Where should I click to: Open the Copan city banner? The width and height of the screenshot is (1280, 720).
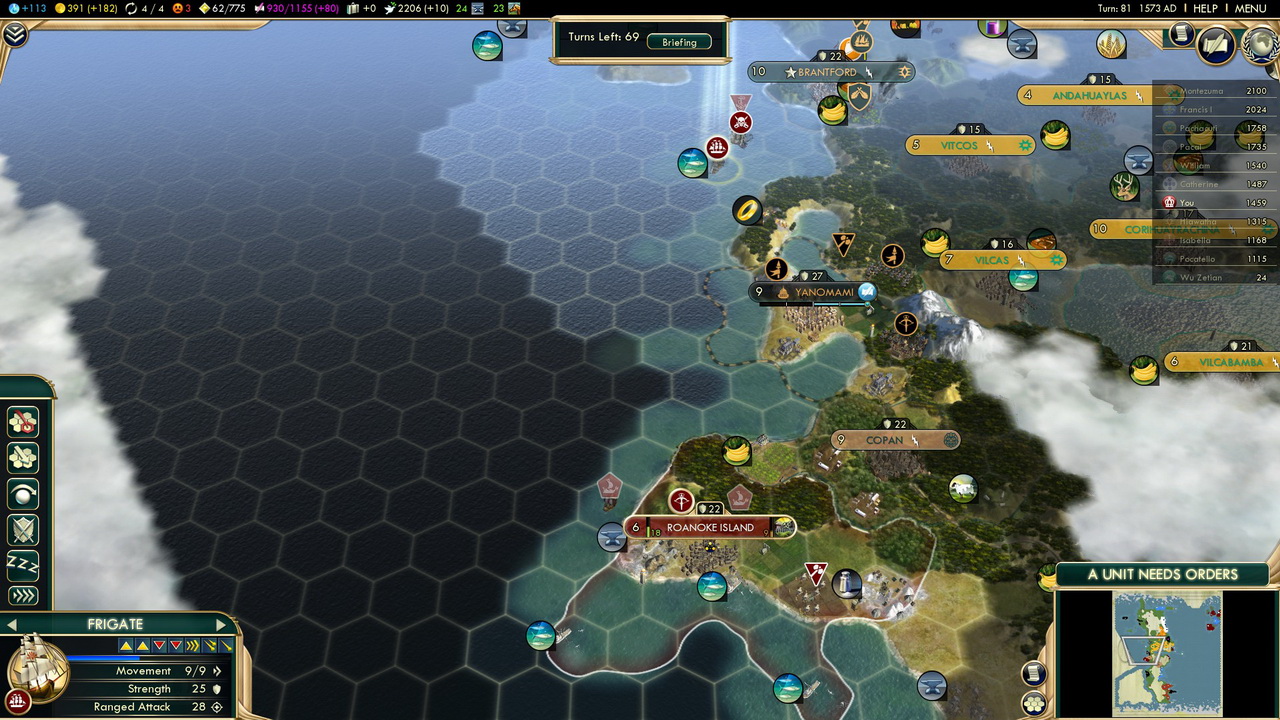pos(884,440)
